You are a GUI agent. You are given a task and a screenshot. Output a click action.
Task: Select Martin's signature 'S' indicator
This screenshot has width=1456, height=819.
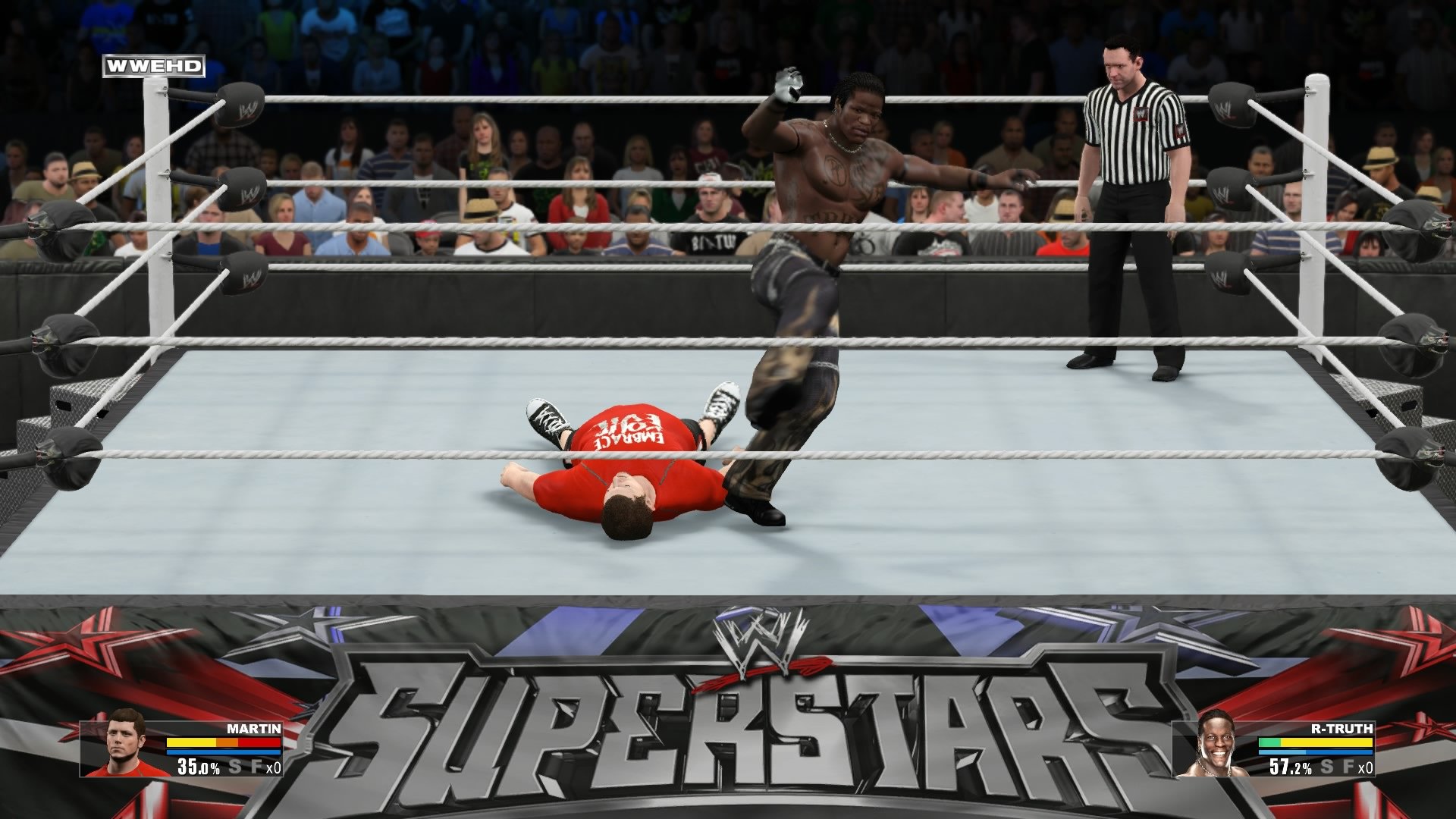pos(235,767)
